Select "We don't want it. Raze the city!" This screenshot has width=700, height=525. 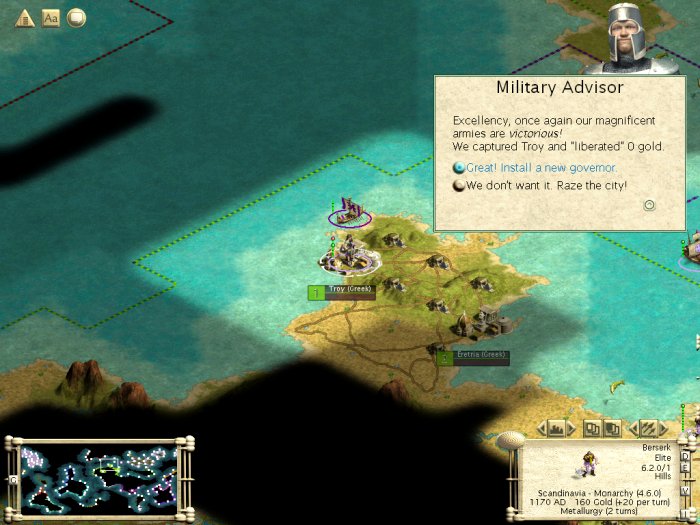[545, 185]
